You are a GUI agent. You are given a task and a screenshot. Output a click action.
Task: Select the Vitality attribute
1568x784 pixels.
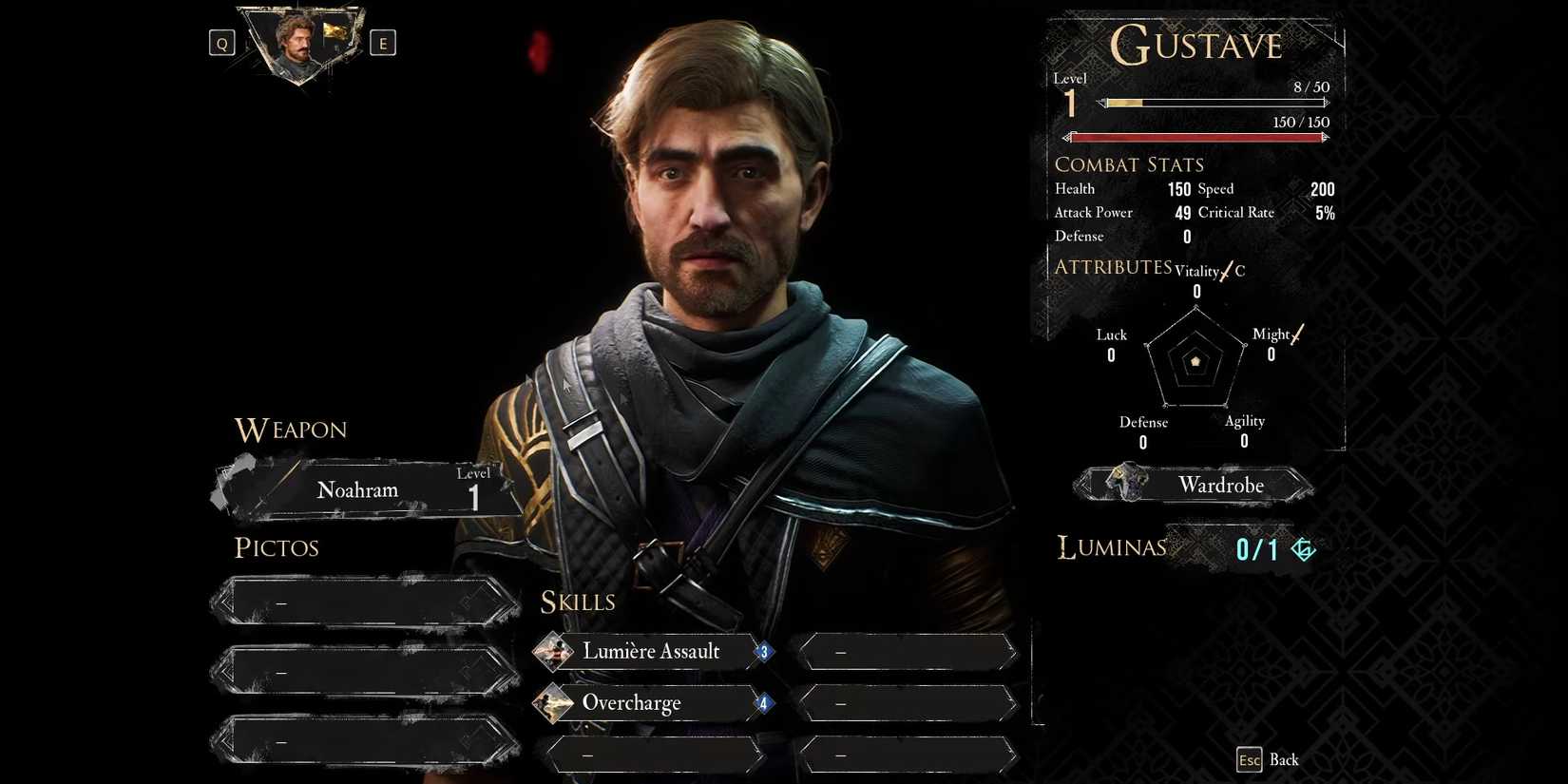point(1197,272)
